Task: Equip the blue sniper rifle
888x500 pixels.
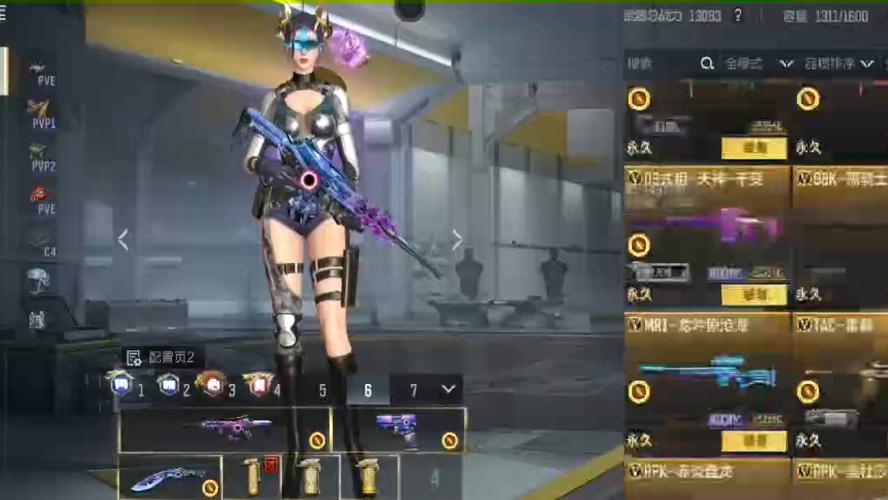Action: pos(754,441)
